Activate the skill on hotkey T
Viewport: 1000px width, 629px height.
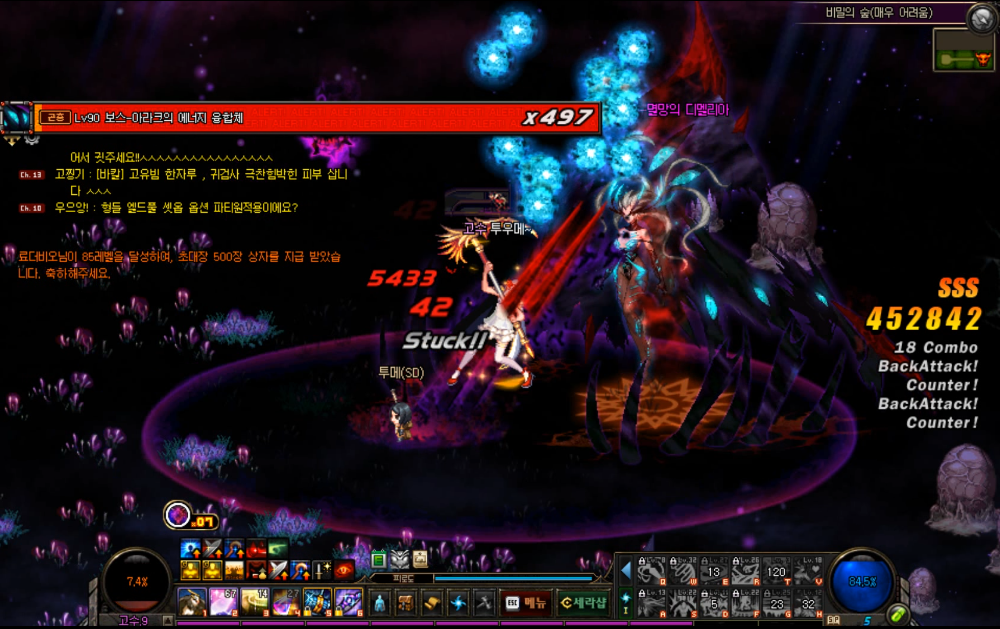776,570
